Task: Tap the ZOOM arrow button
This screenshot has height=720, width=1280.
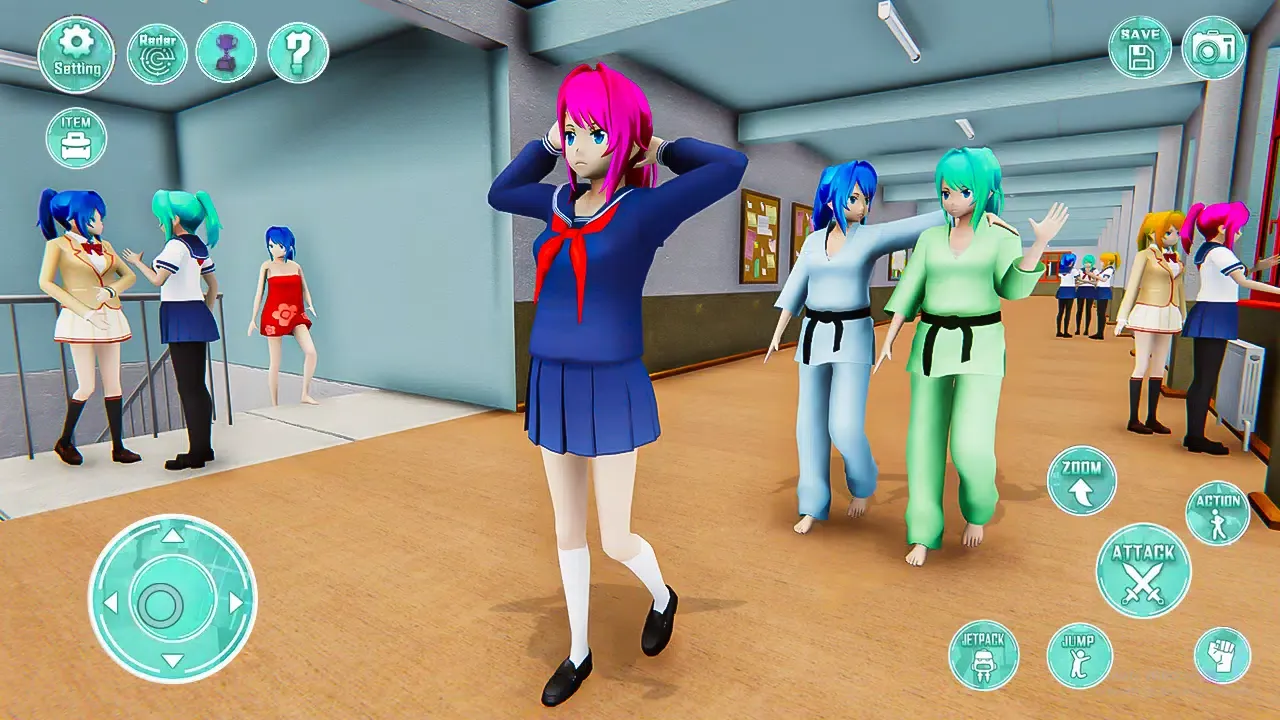Action: point(1081,480)
